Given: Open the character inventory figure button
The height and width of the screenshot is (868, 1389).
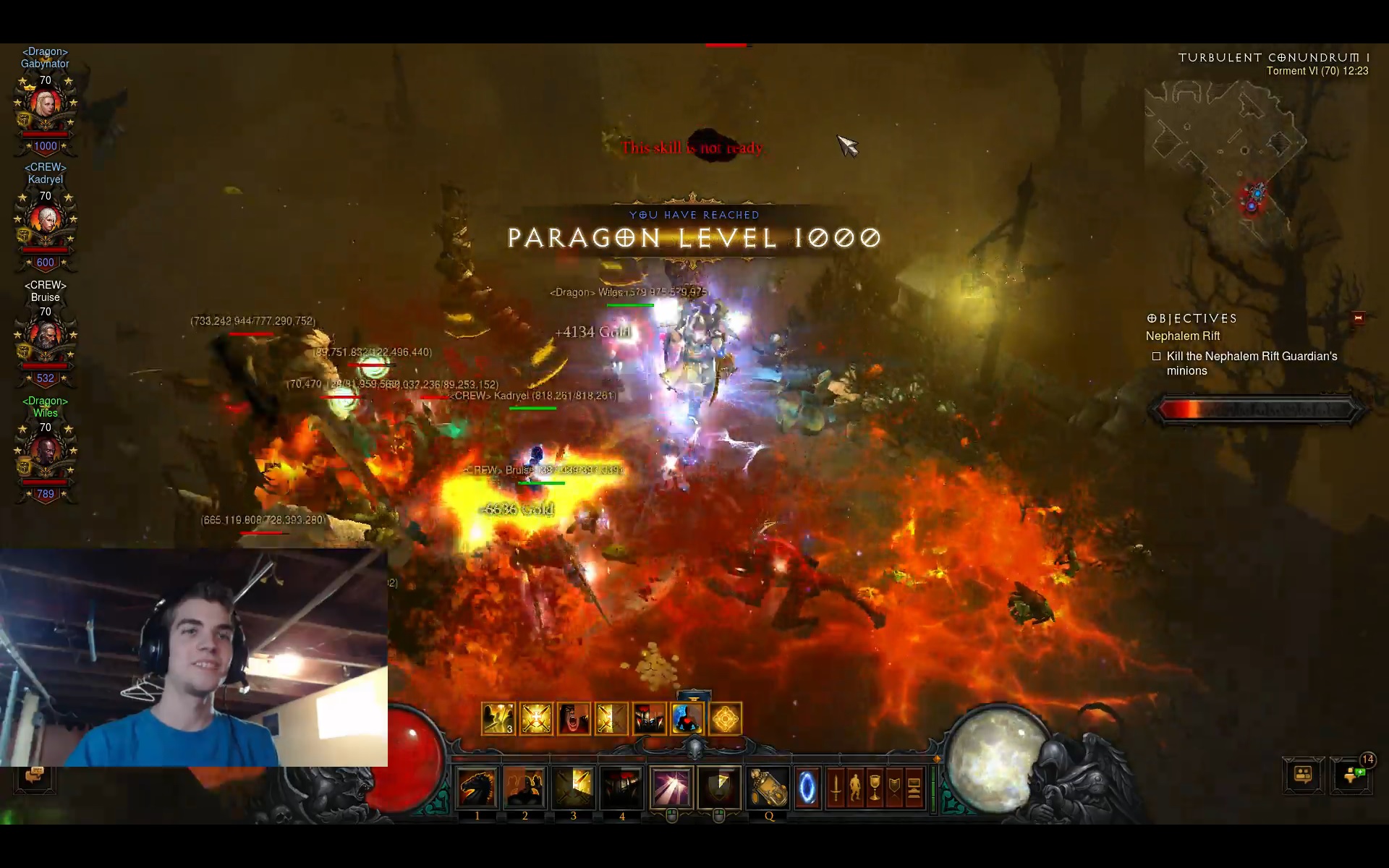Looking at the screenshot, I should 855,788.
